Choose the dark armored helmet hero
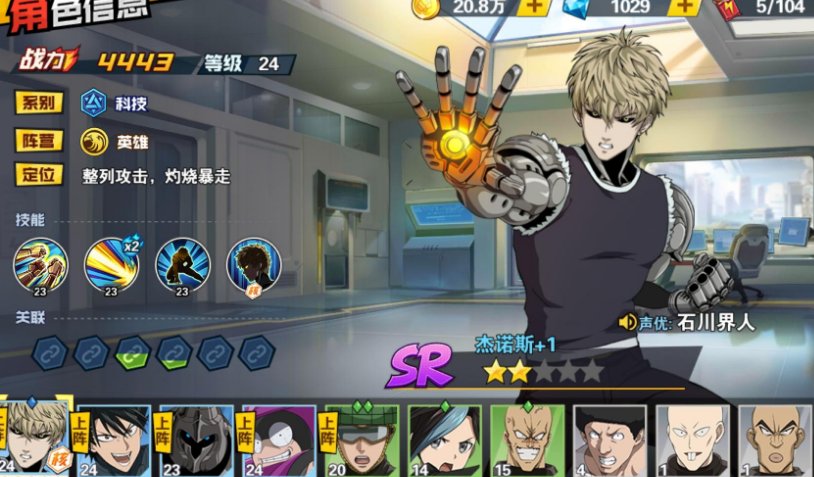Image resolution: width=814 pixels, height=477 pixels. pos(196,439)
